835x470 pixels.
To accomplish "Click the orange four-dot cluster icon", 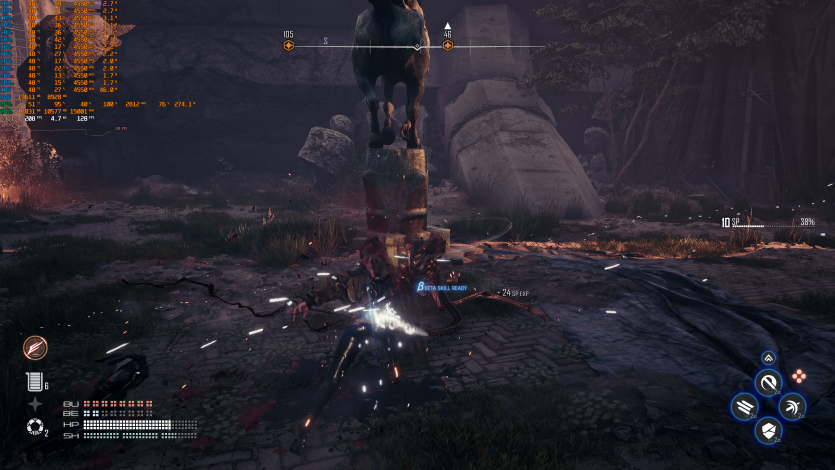I will (799, 376).
